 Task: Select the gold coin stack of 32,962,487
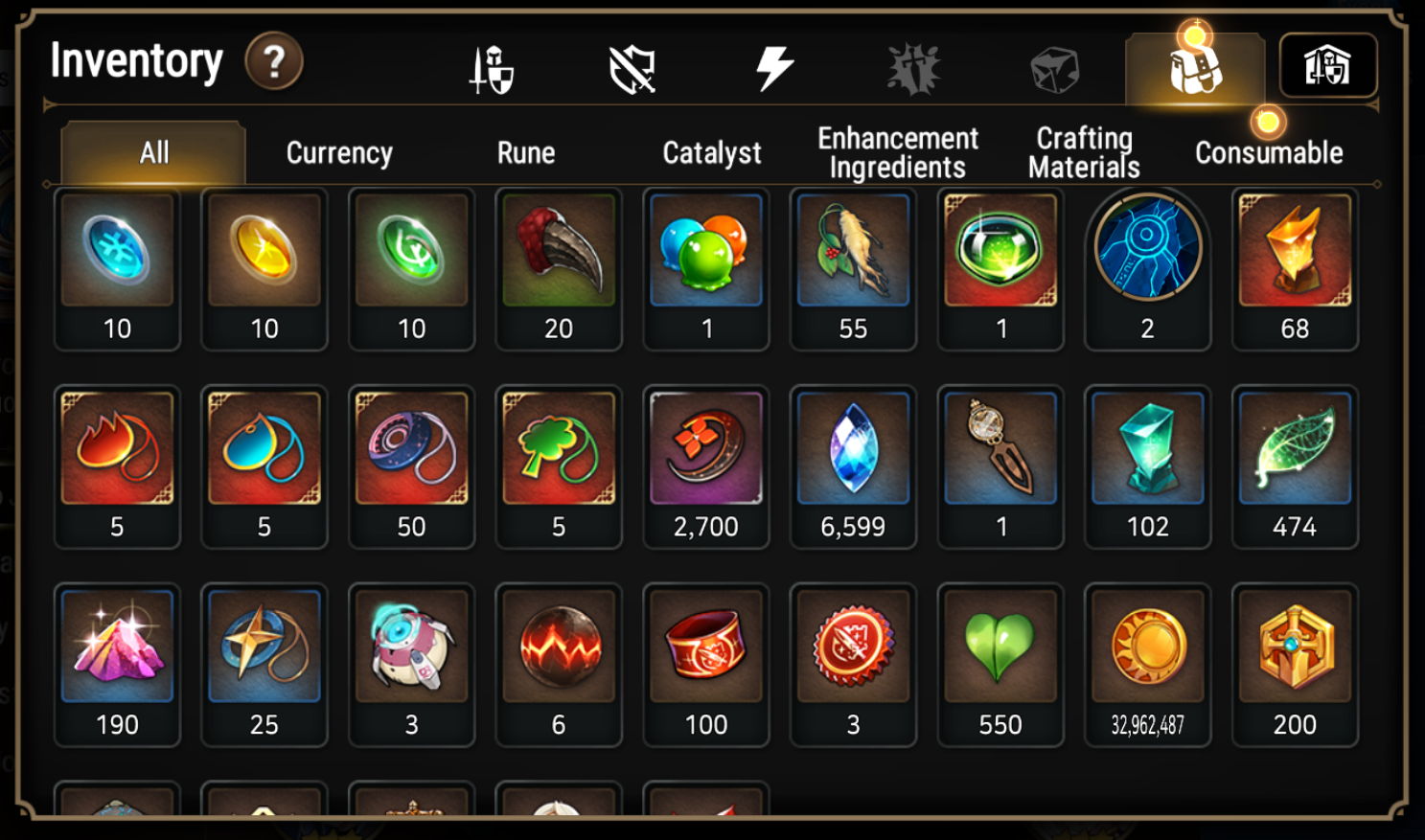coord(1147,665)
